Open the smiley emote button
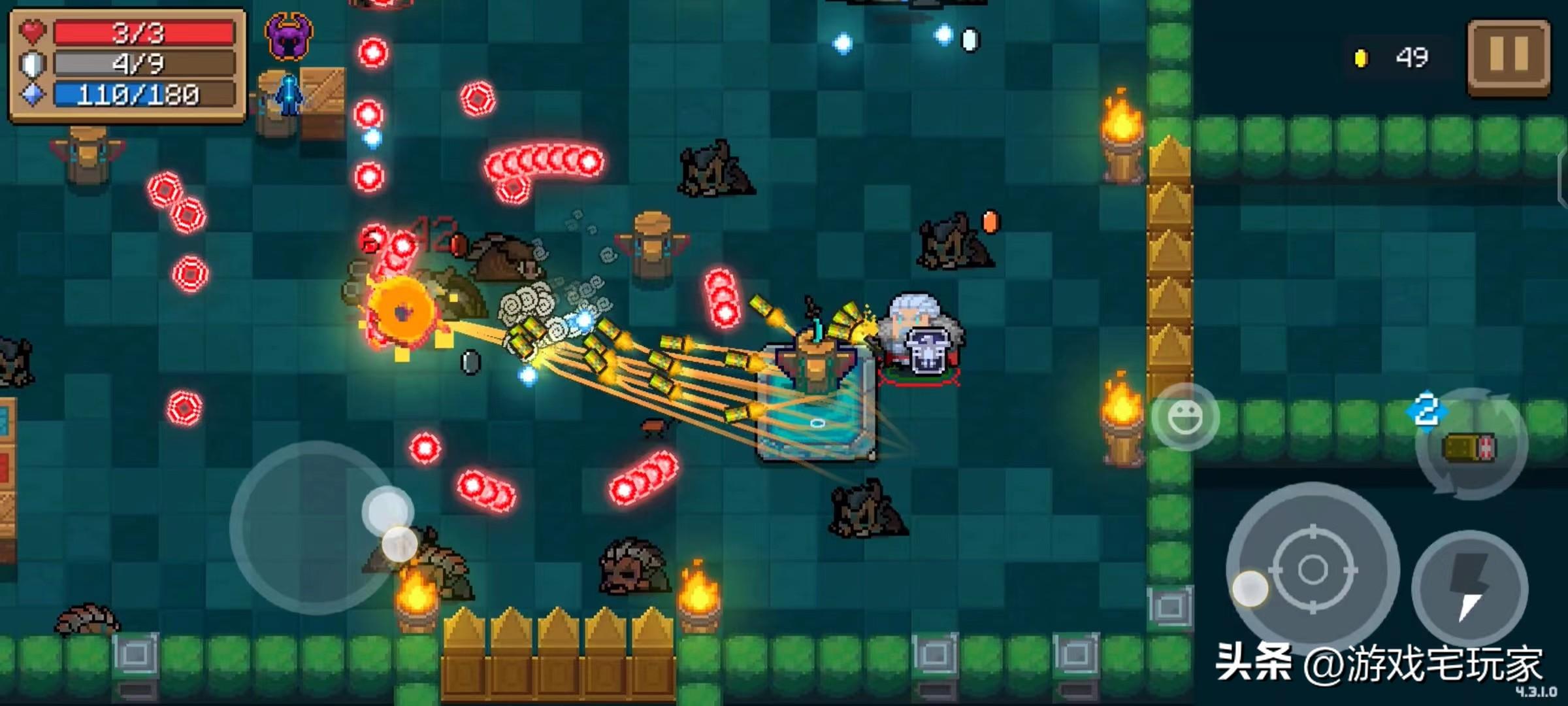This screenshot has width=1568, height=706. 1184,418
